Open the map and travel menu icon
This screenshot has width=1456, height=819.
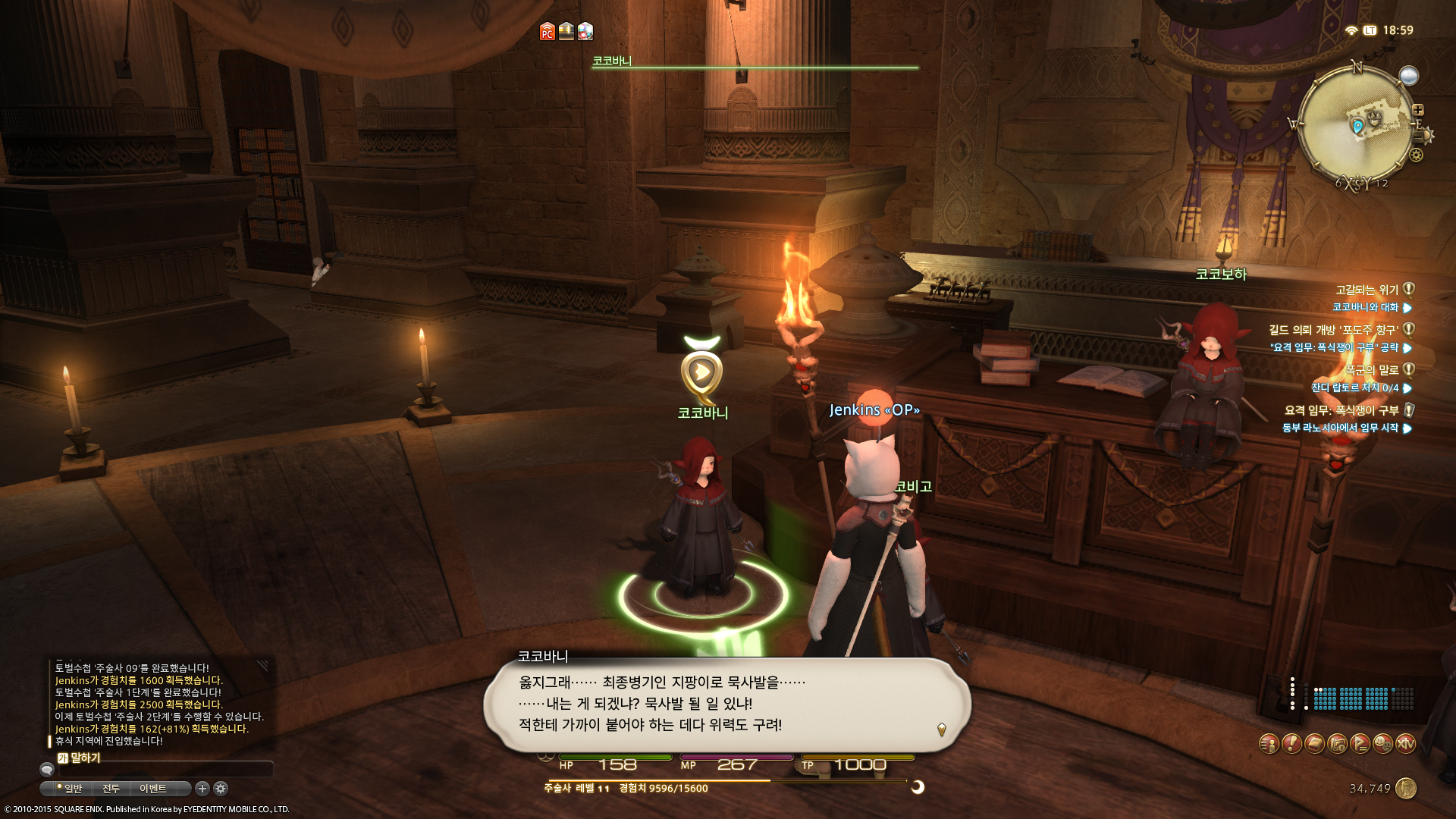(x=1337, y=744)
